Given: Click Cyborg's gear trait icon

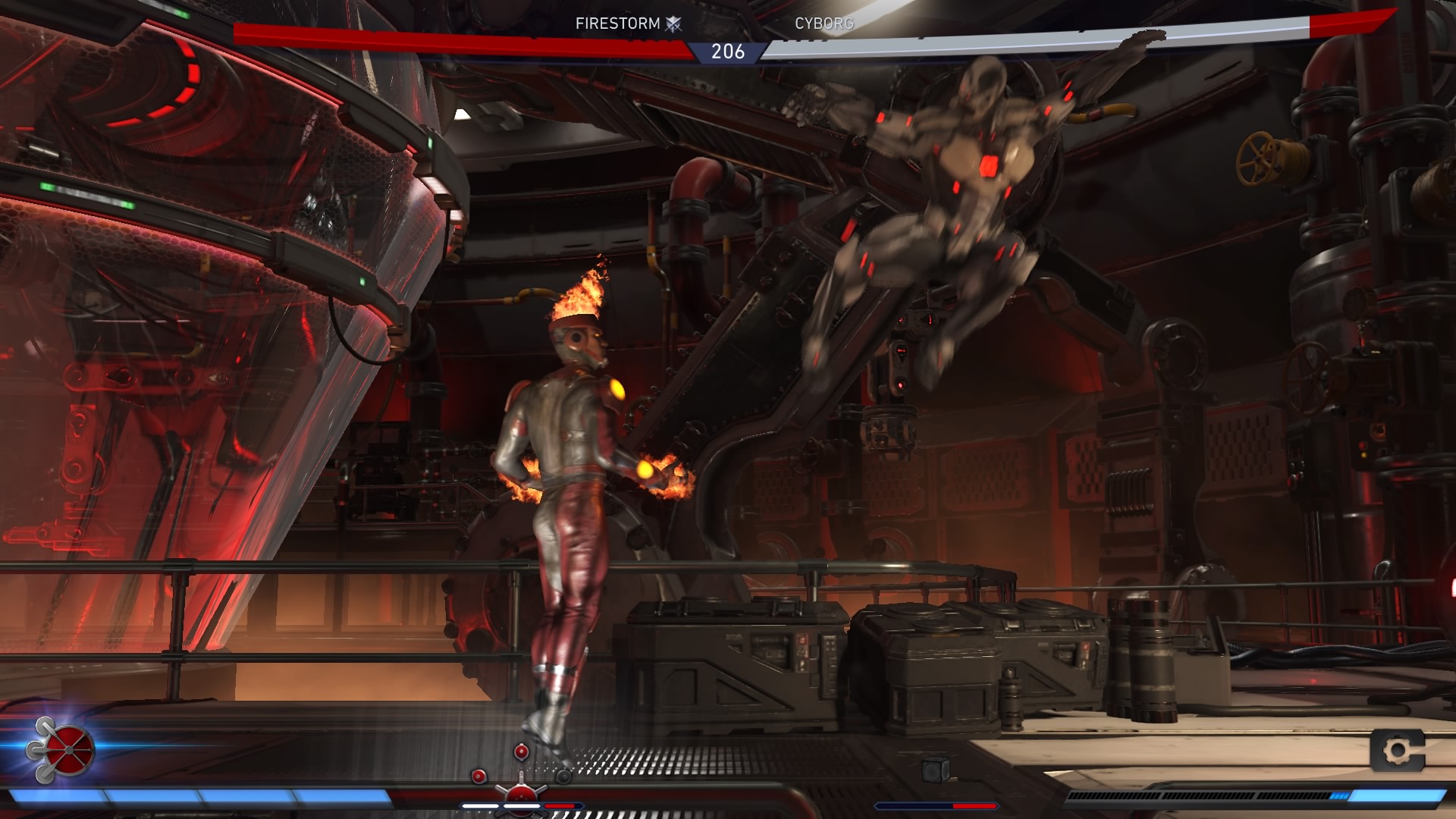Looking at the screenshot, I should [1398, 751].
